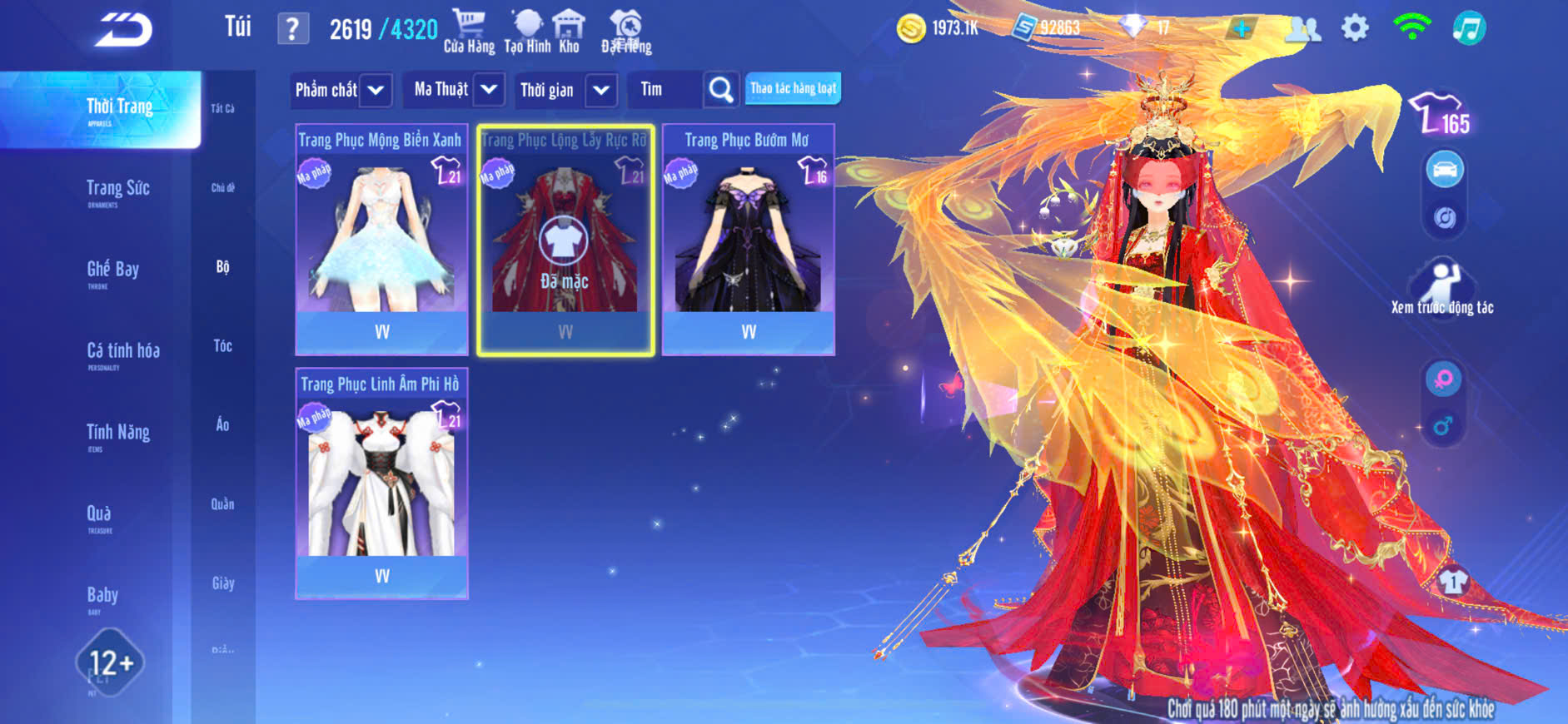
Task: Choose the Trang Phục Bướm Mơ outfit
Action: [748, 239]
